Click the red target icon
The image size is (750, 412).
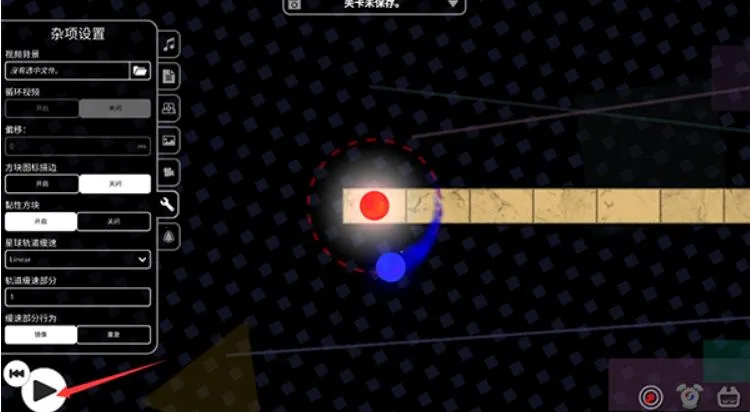click(x=650, y=395)
